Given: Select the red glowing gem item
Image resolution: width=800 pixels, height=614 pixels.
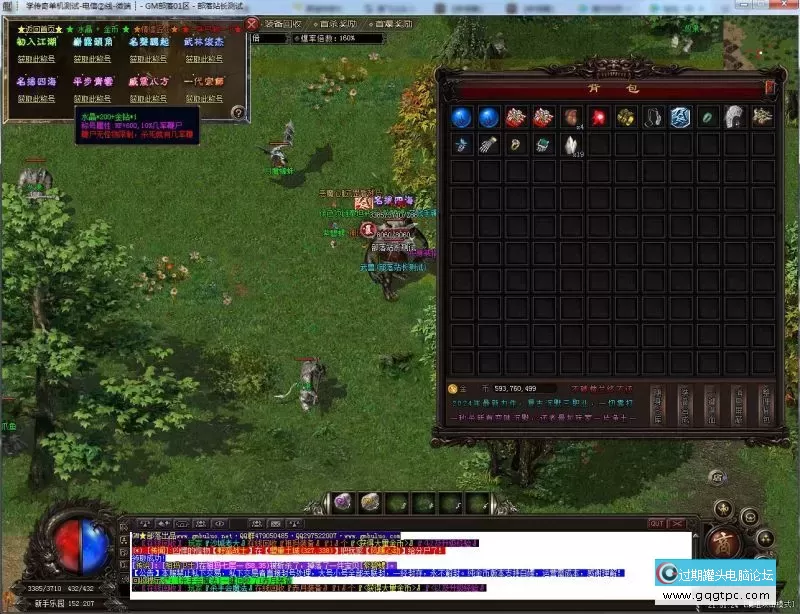Looking at the screenshot, I should pos(598,117).
